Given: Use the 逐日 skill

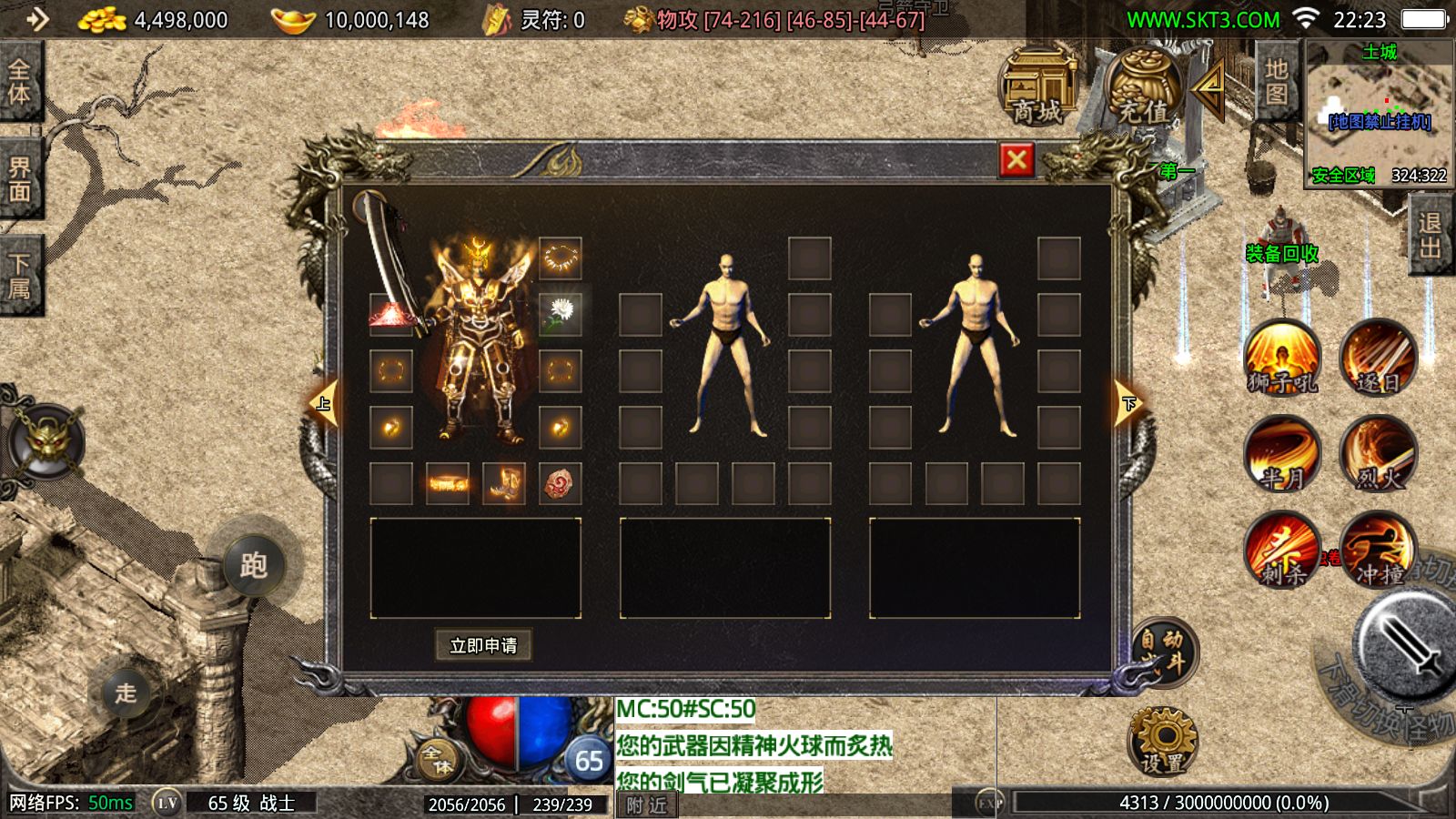Looking at the screenshot, I should pos(1378,359).
